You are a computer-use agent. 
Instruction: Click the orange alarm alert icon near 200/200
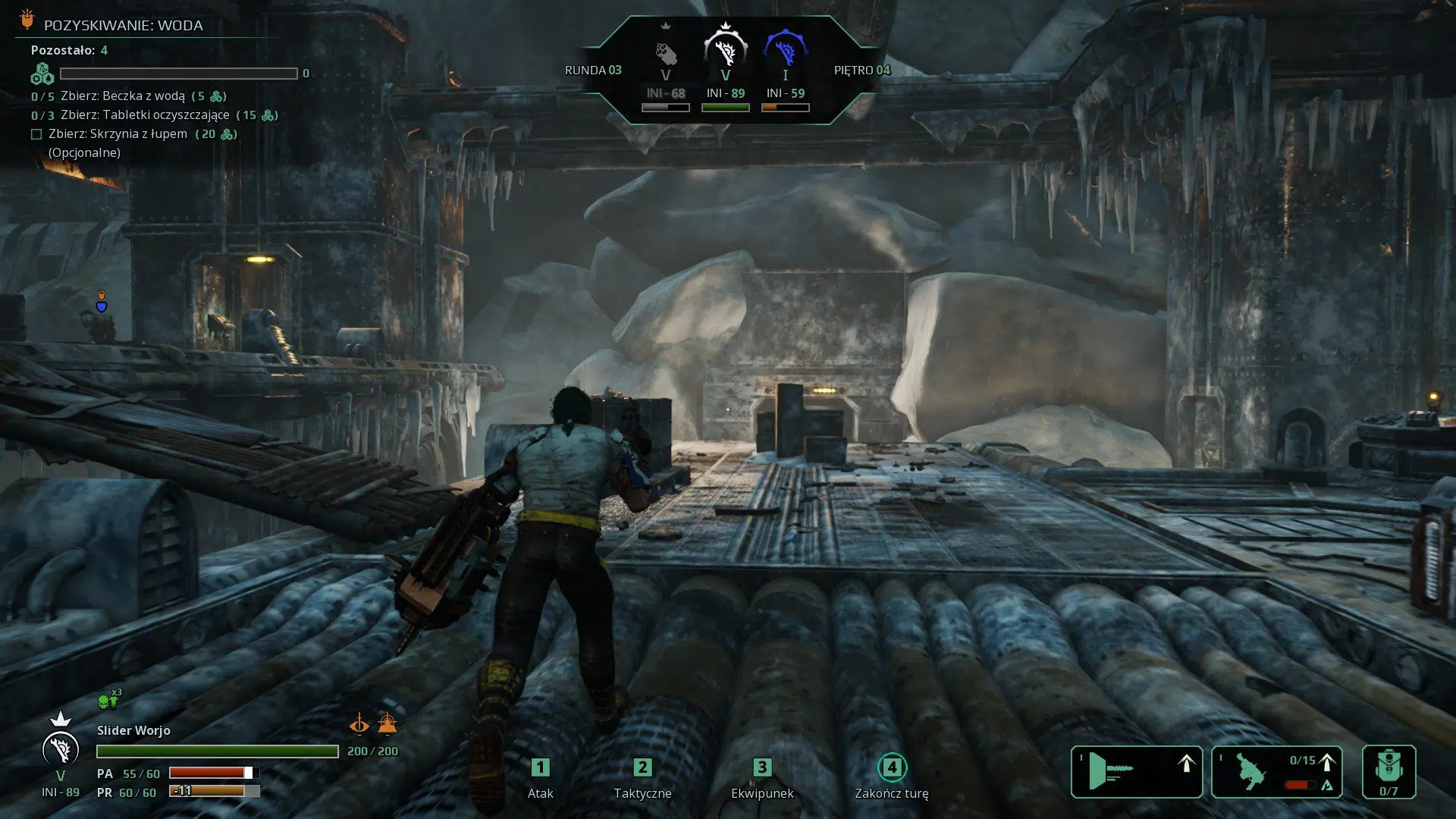coord(387,723)
